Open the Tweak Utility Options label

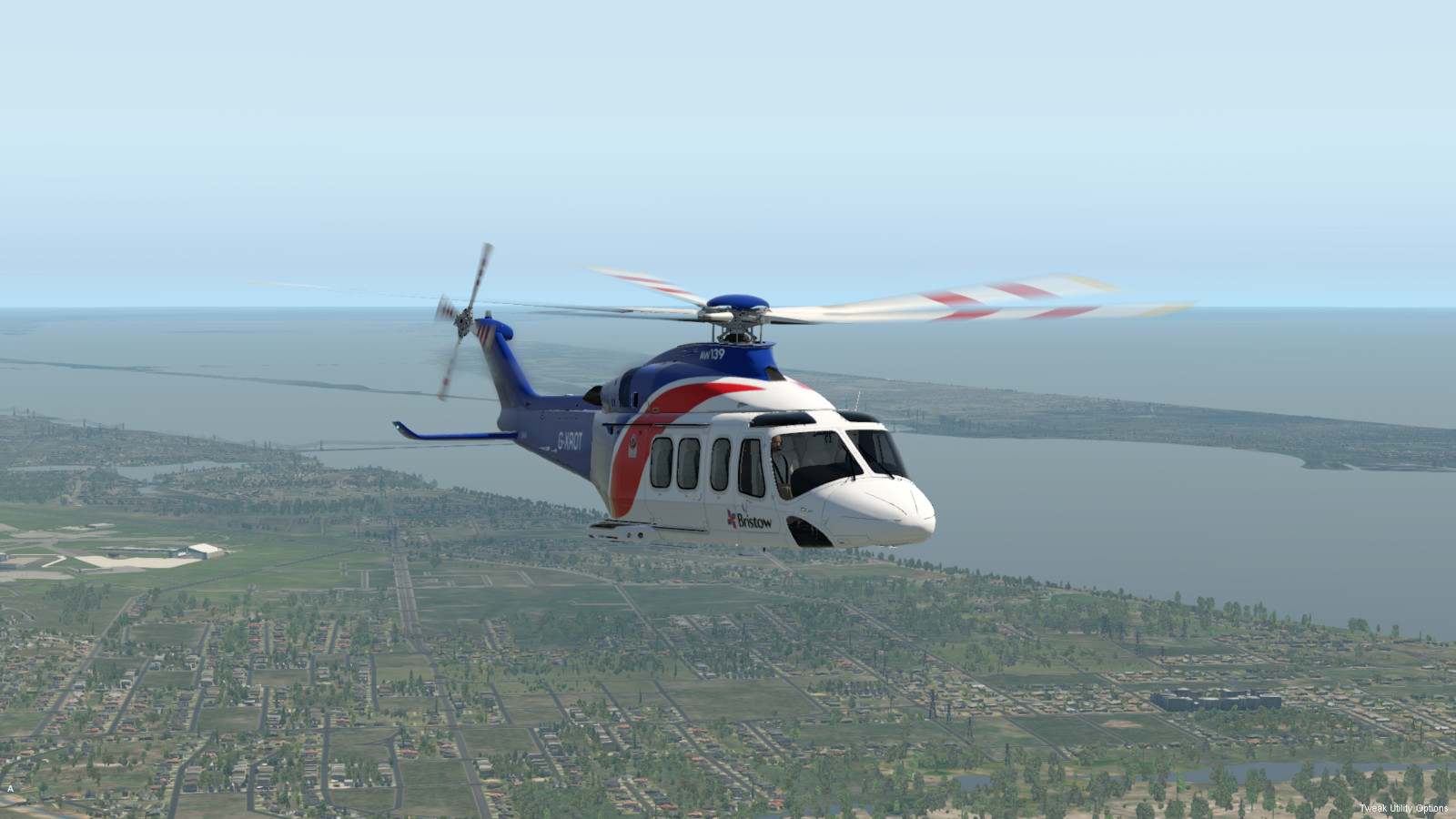(x=1403, y=808)
